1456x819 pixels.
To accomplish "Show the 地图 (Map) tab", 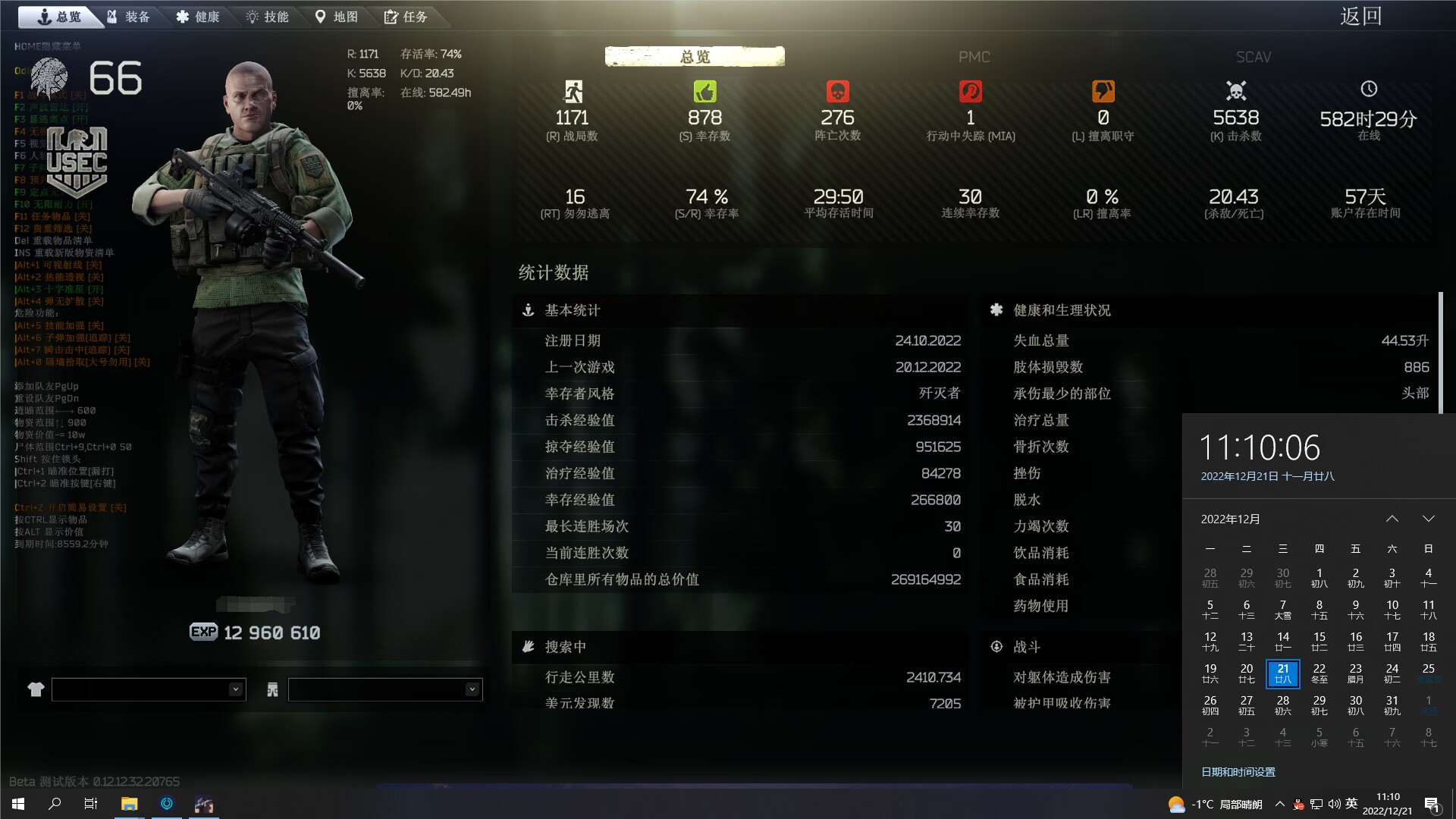I will coord(337,17).
